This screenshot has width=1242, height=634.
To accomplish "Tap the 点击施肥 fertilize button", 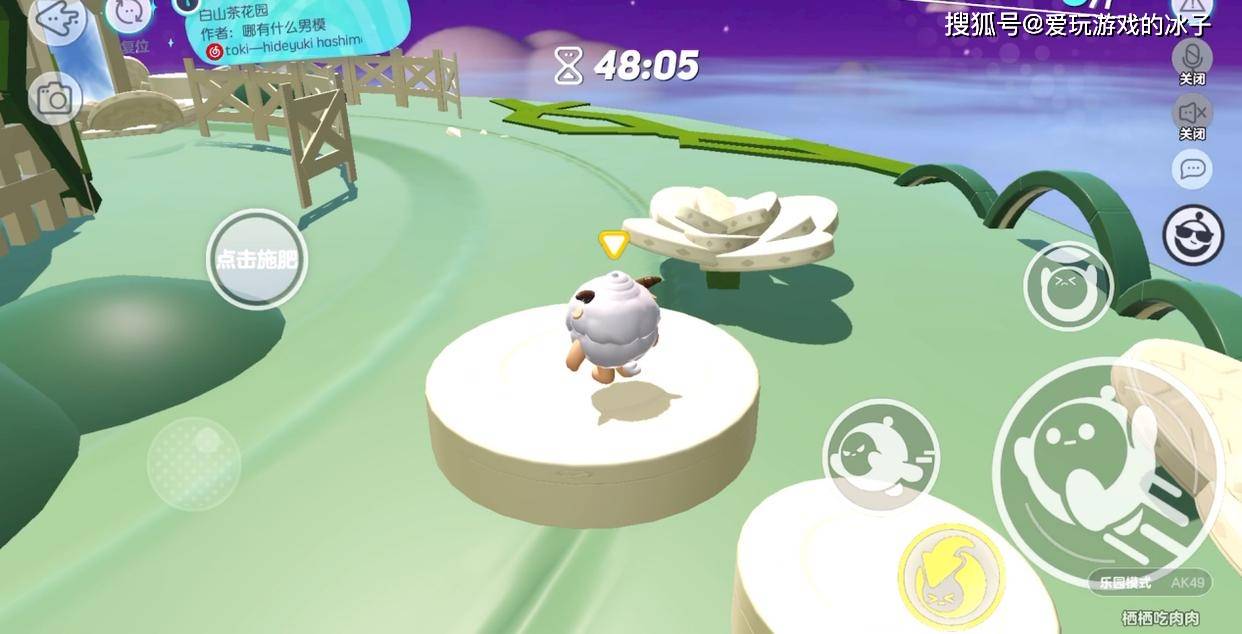I will pyautogui.click(x=257, y=260).
